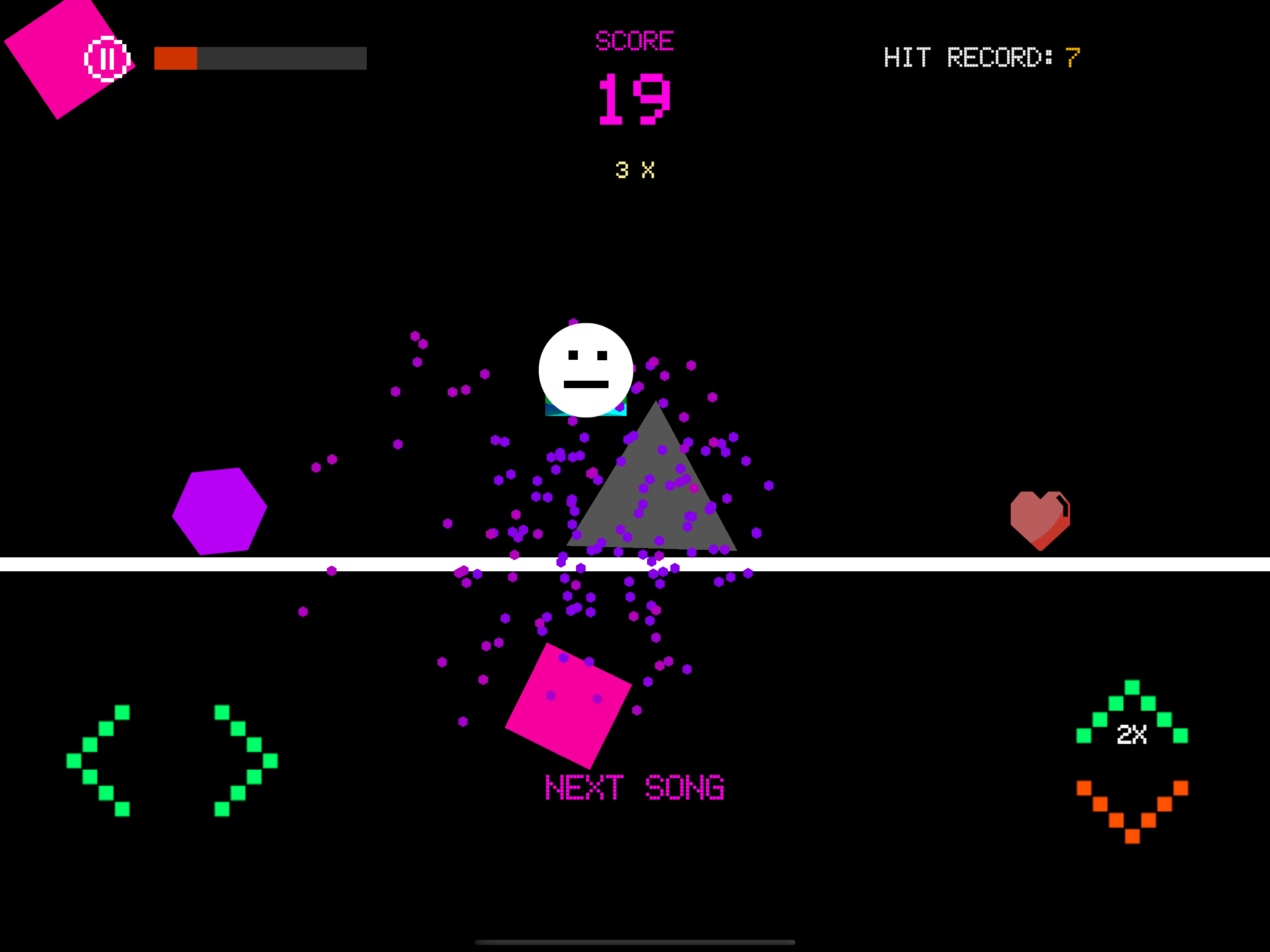Select the 3X combo multiplier text
Image resolution: width=1270 pixels, height=952 pixels.
pos(634,169)
